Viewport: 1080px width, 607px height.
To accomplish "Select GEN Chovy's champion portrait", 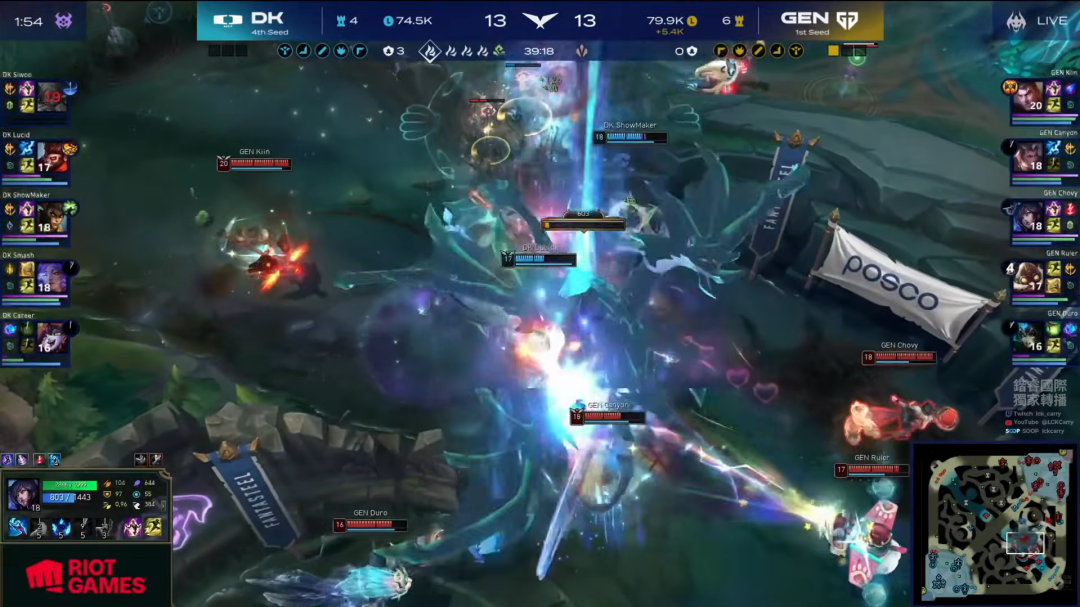I will point(1028,217).
